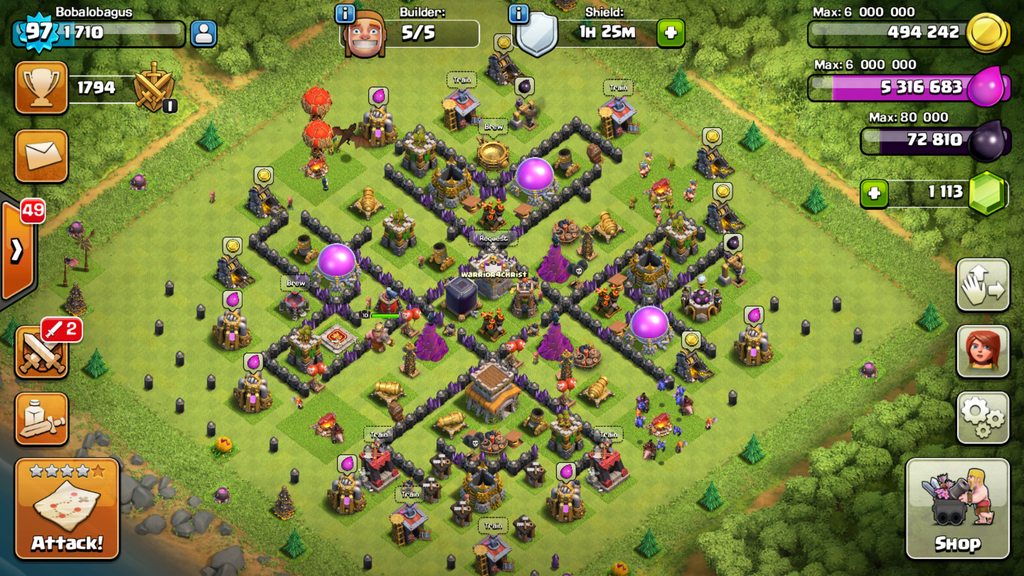Add shield time with the green plus
1024x576 pixels.
point(670,33)
